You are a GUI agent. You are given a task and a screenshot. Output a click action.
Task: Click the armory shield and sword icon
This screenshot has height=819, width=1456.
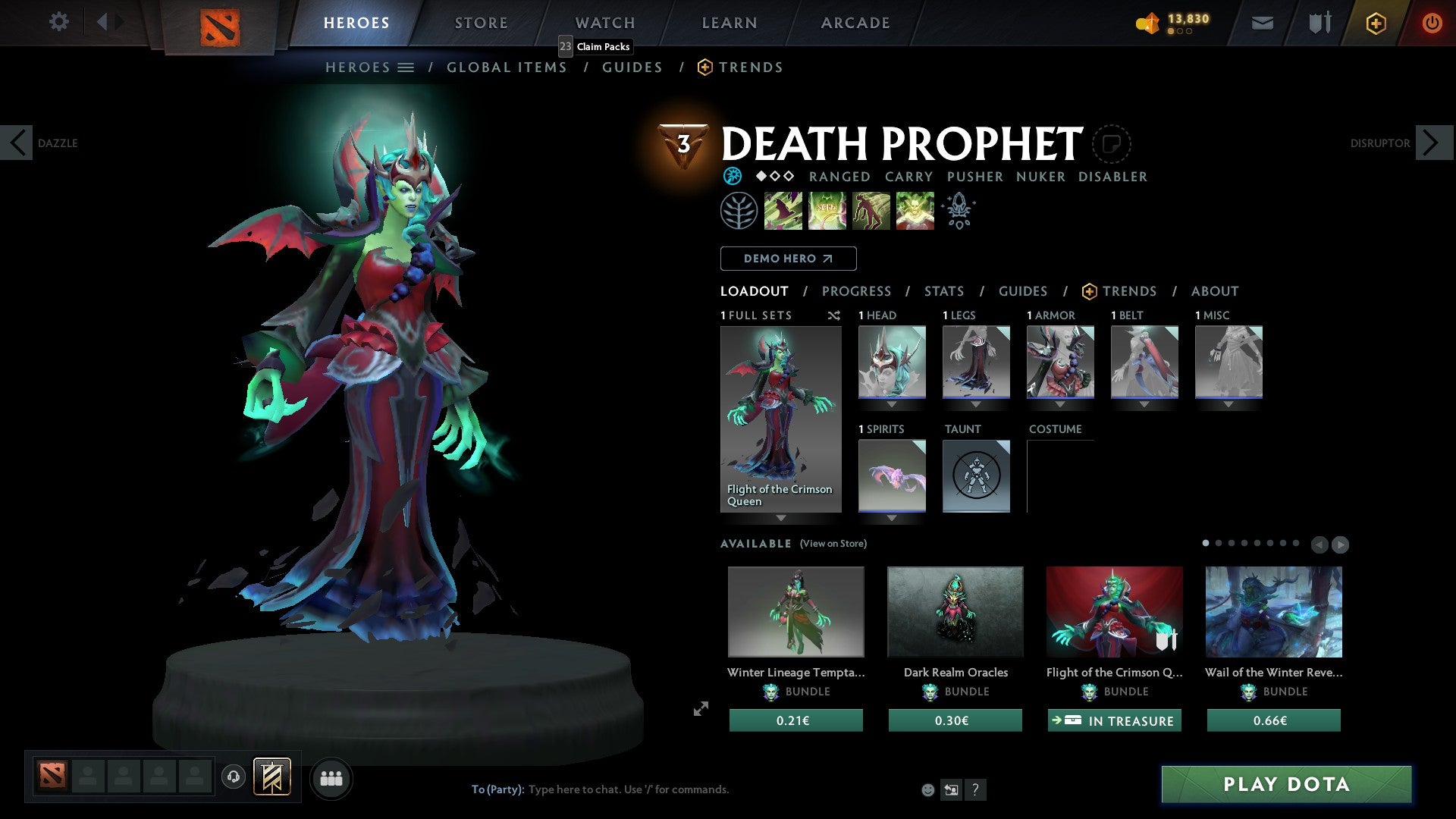(1319, 23)
